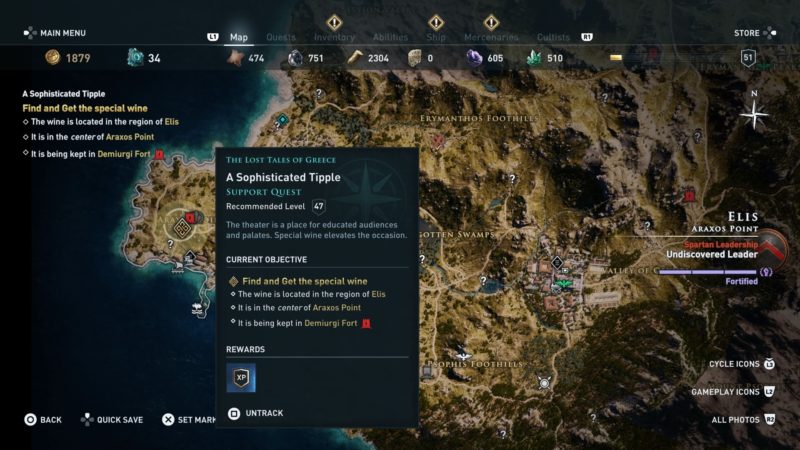Screen dimensions: 800x450
Task: Click the Back button
Action: pyautogui.click(x=43, y=420)
